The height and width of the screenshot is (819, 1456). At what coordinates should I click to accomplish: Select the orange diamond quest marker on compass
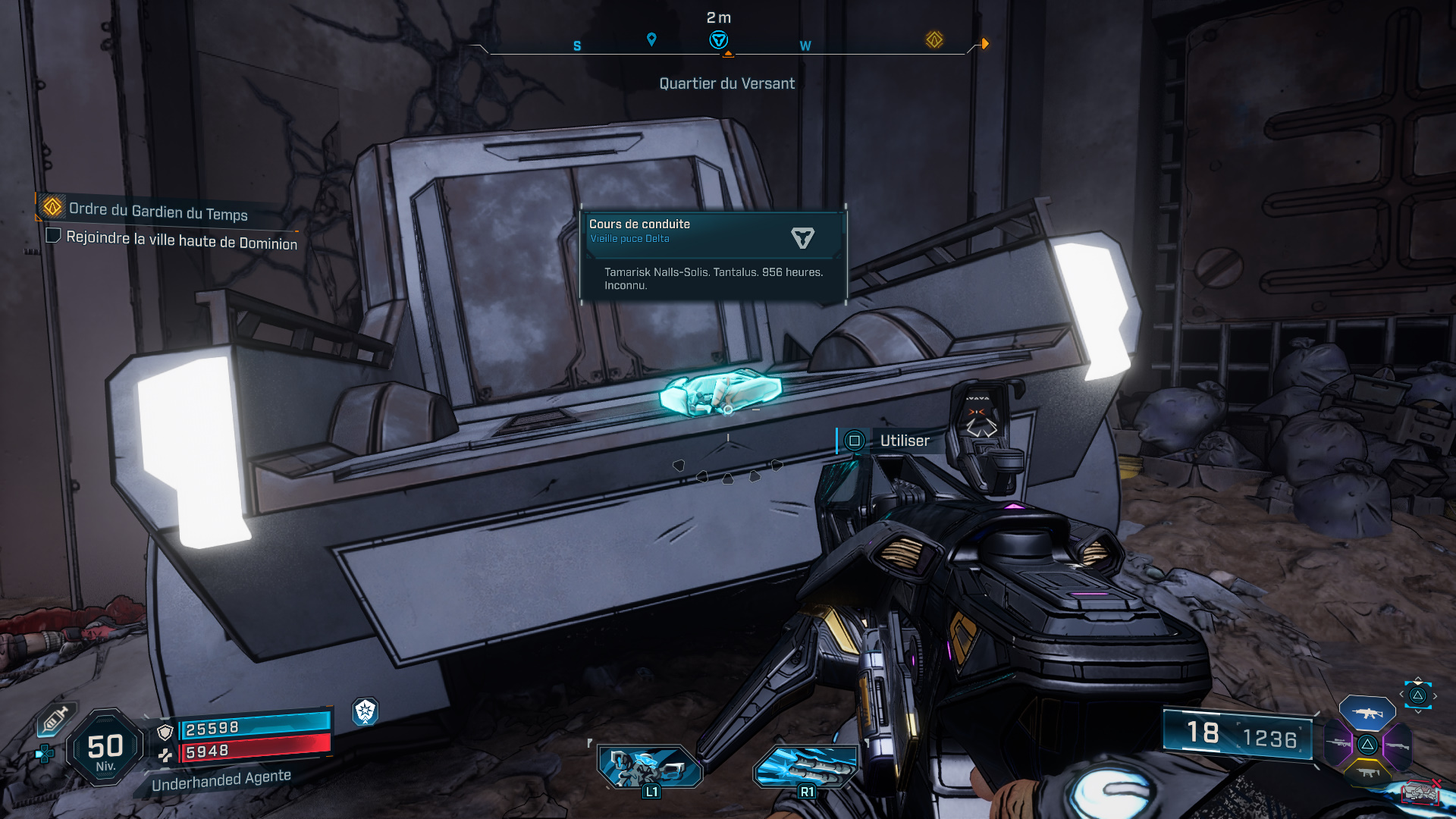(934, 39)
